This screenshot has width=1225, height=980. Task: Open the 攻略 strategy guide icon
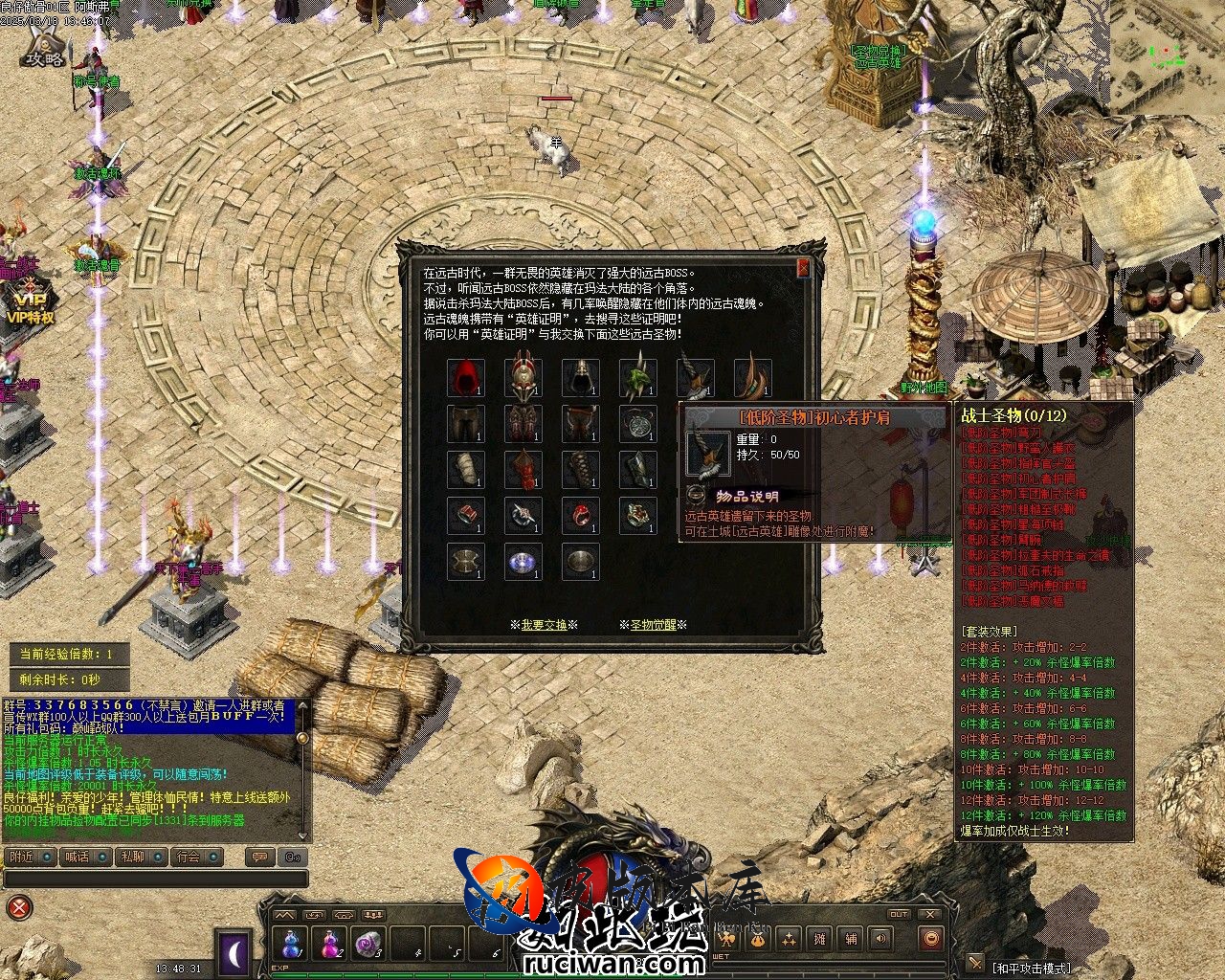coord(43,48)
